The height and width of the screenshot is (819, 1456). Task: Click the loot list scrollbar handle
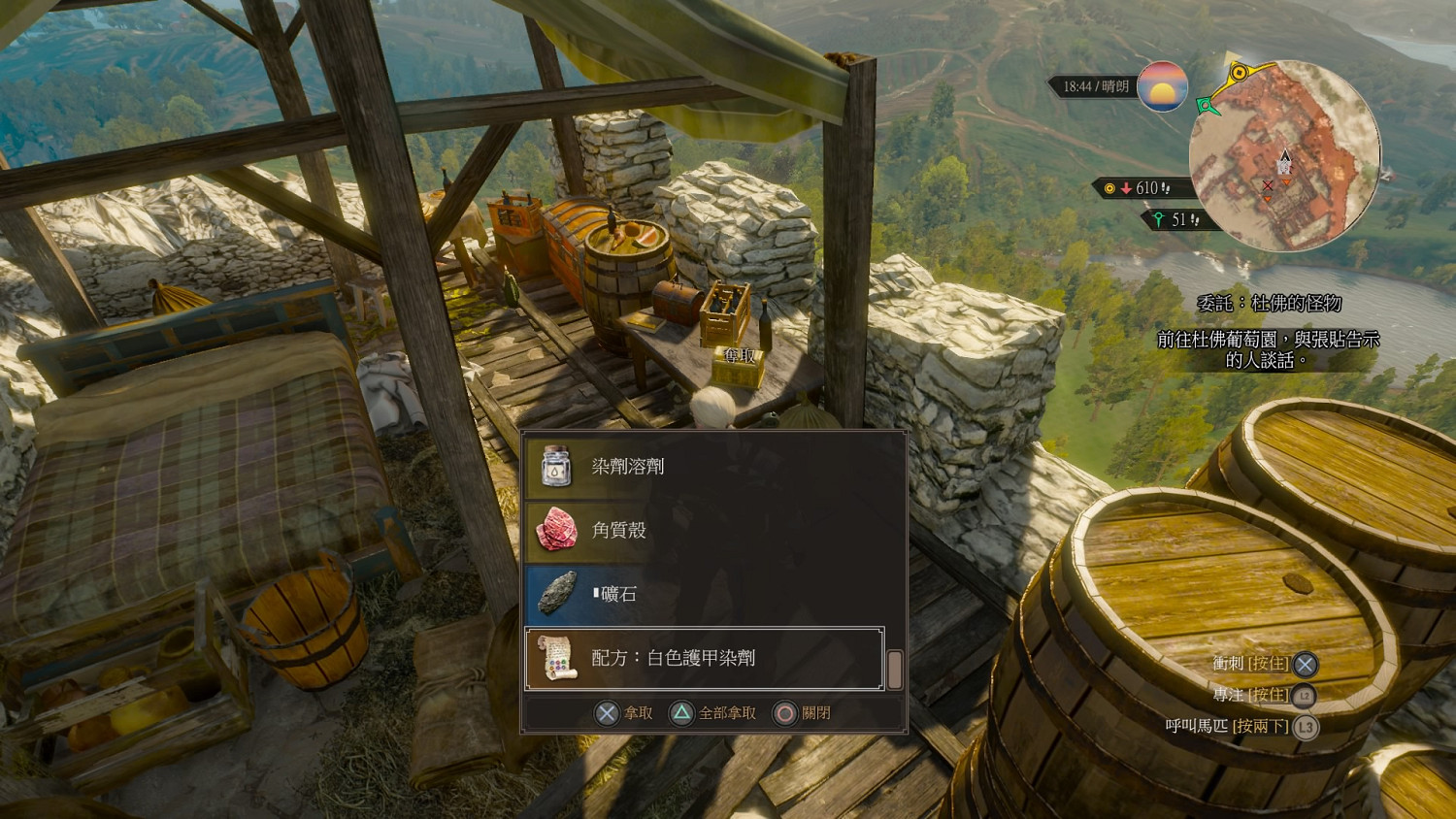click(895, 669)
